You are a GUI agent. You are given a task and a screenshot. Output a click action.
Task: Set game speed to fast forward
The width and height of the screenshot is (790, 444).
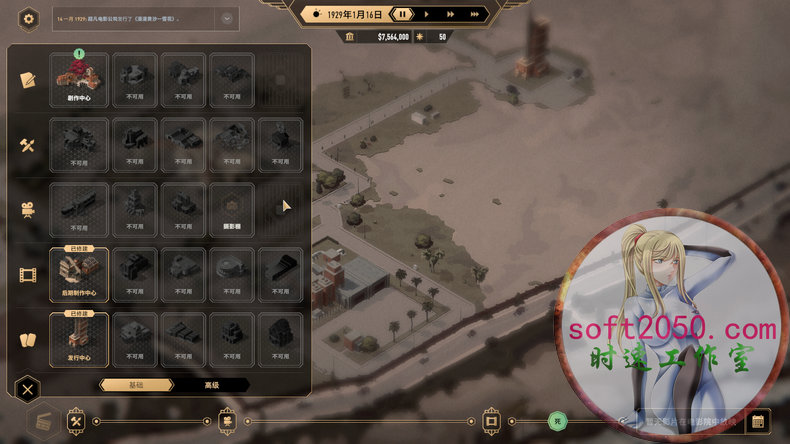tap(451, 14)
